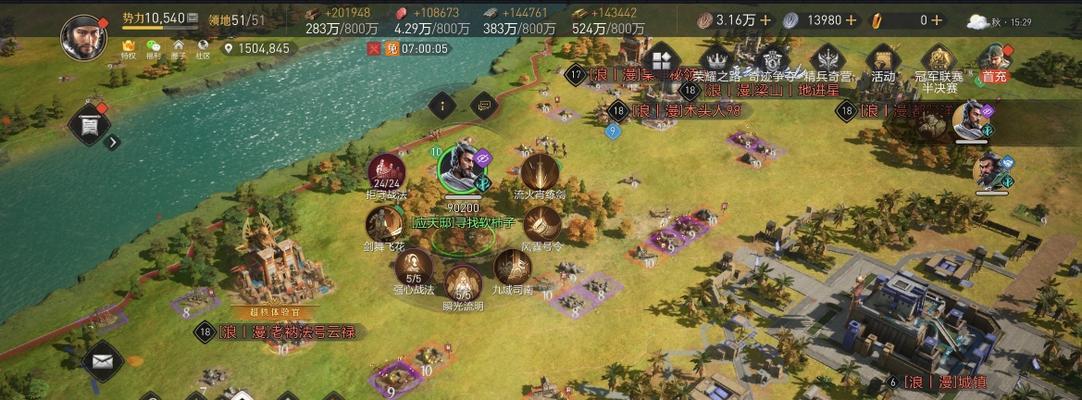Open the 冠军联赛 championship icon
Viewport: 1082px width, 400px height.
938,60
